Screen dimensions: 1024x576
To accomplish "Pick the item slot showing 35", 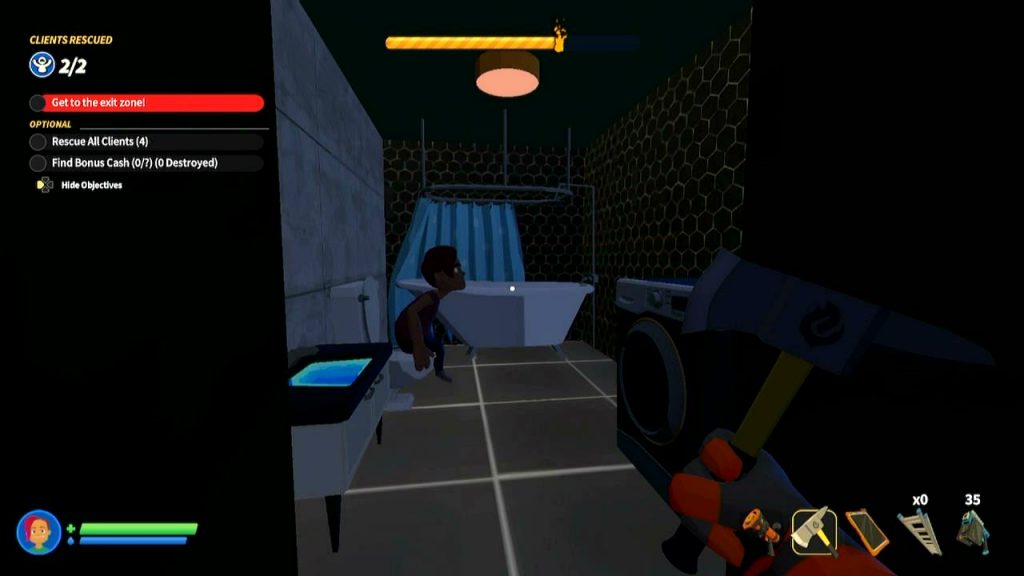I will (x=972, y=530).
